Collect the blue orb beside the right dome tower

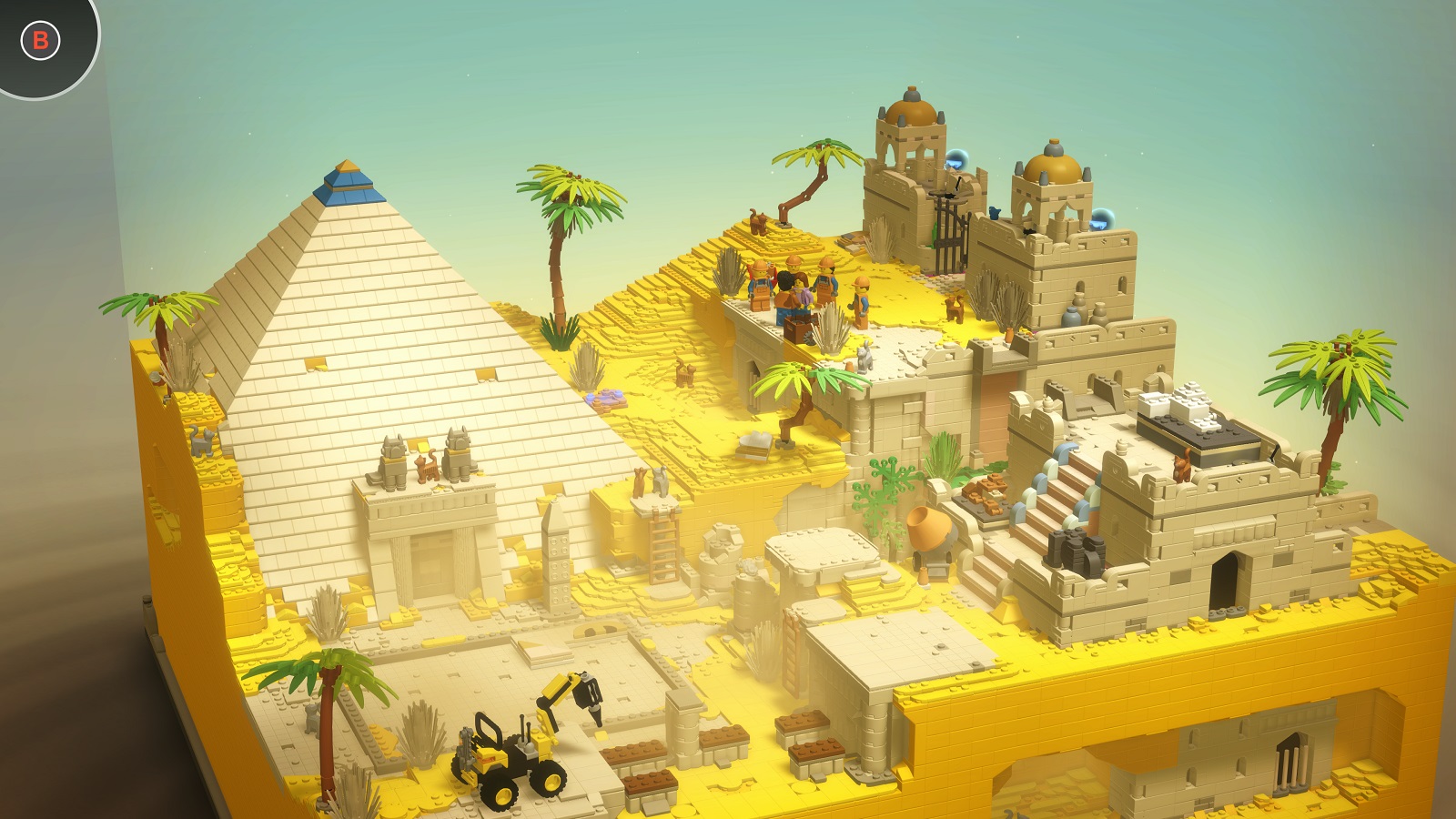click(1101, 220)
